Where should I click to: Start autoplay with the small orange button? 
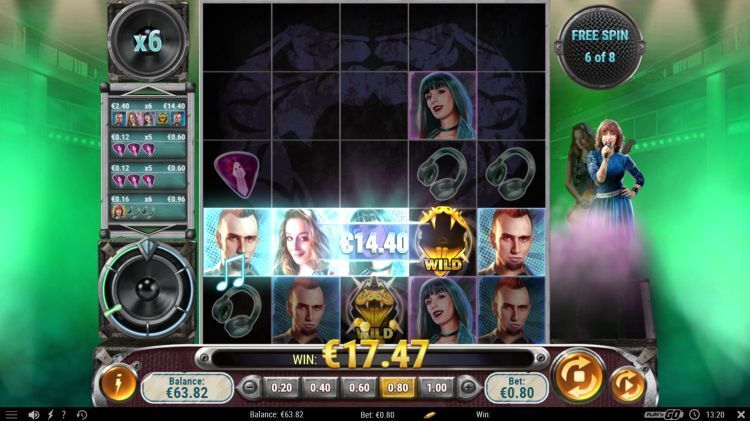(628, 384)
